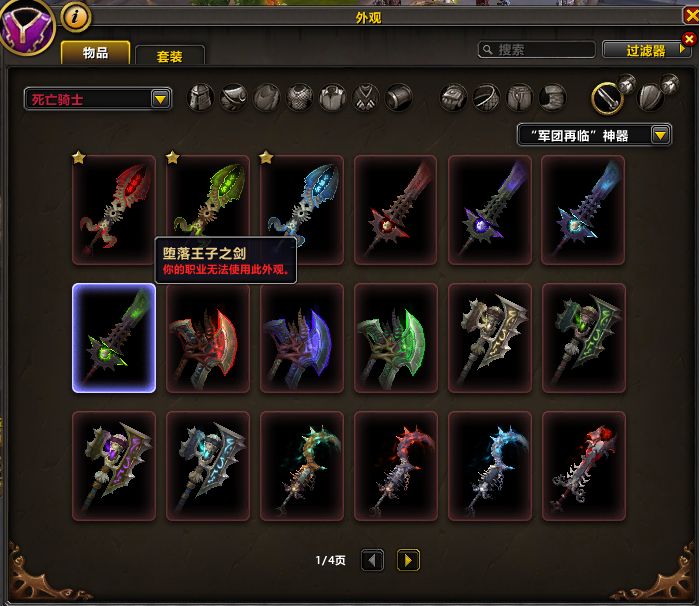Choose the red-glowing favorited sword appearance
This screenshot has height=606, width=699.
[114, 209]
